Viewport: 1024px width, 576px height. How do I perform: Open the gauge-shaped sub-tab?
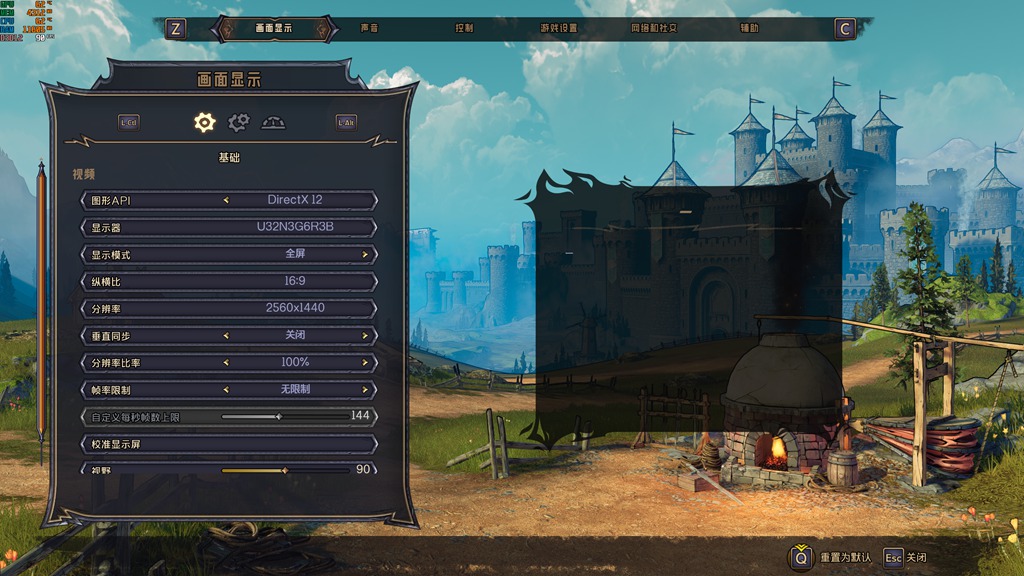(273, 122)
